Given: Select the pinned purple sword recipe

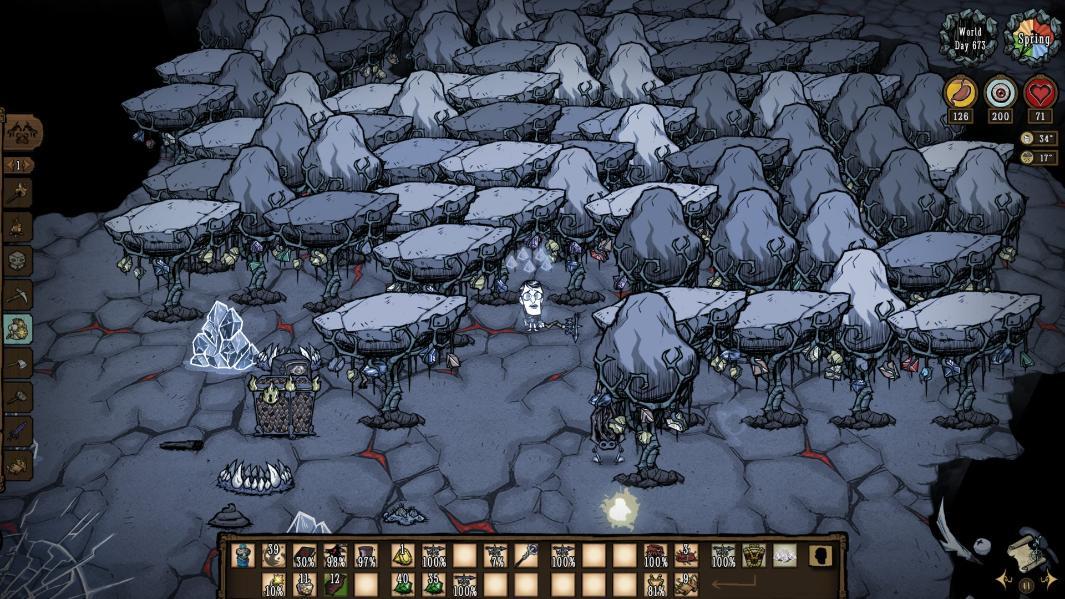Looking at the screenshot, I should [x=18, y=431].
